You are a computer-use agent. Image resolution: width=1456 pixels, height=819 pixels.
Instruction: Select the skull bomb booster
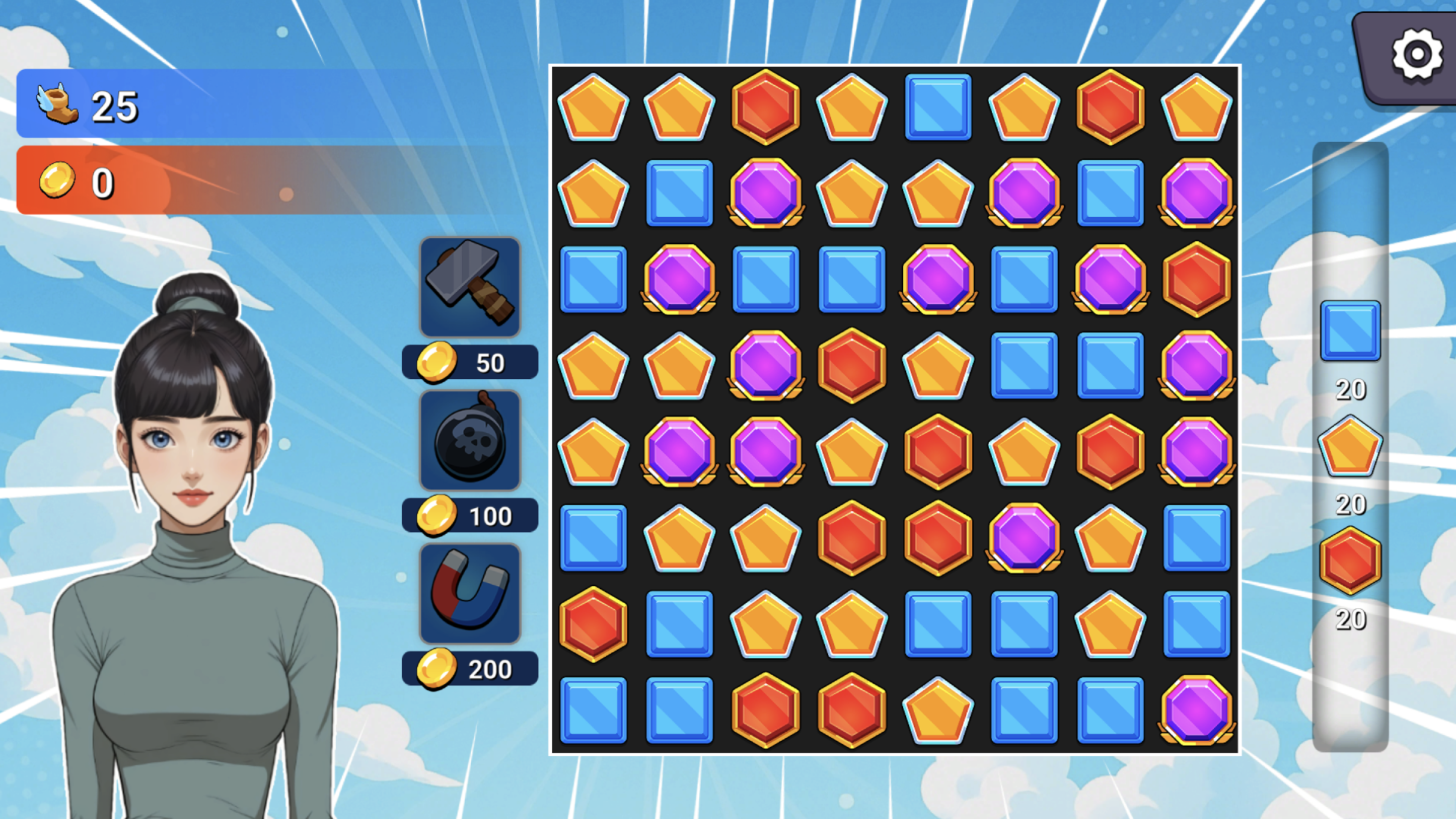pos(470,441)
